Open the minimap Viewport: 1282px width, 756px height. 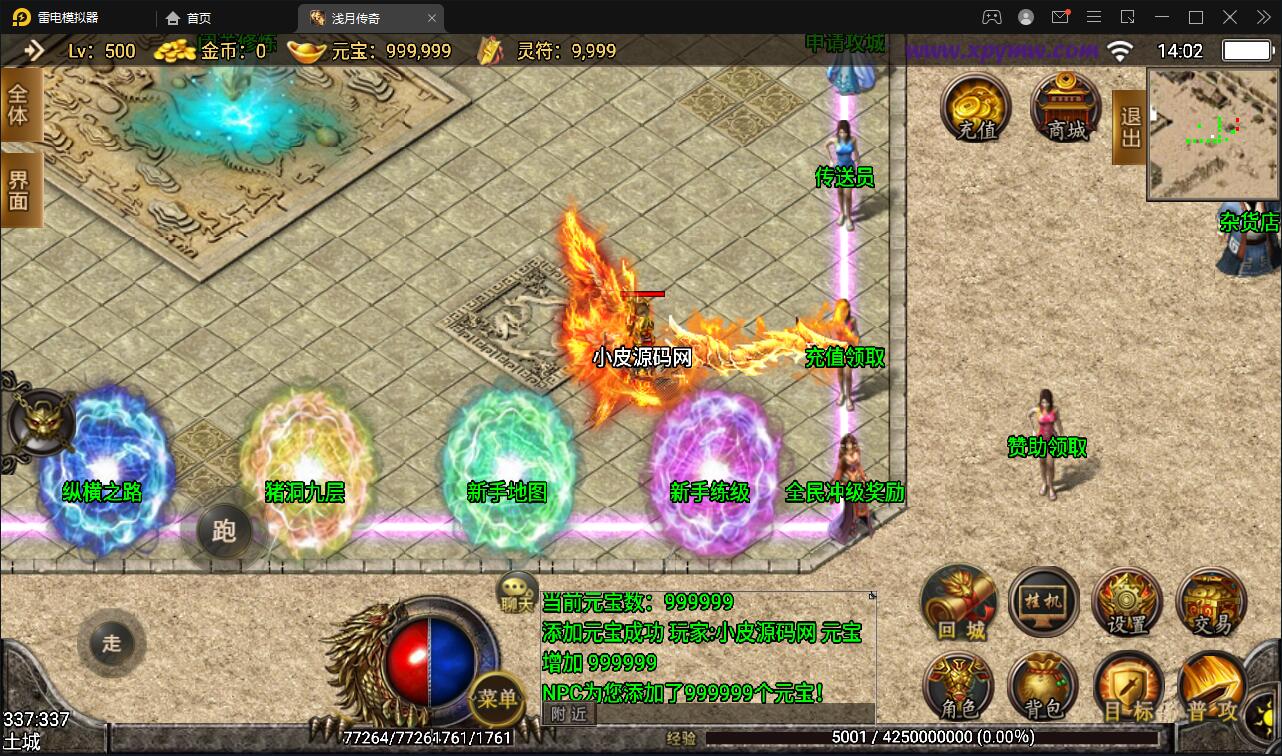click(1213, 134)
